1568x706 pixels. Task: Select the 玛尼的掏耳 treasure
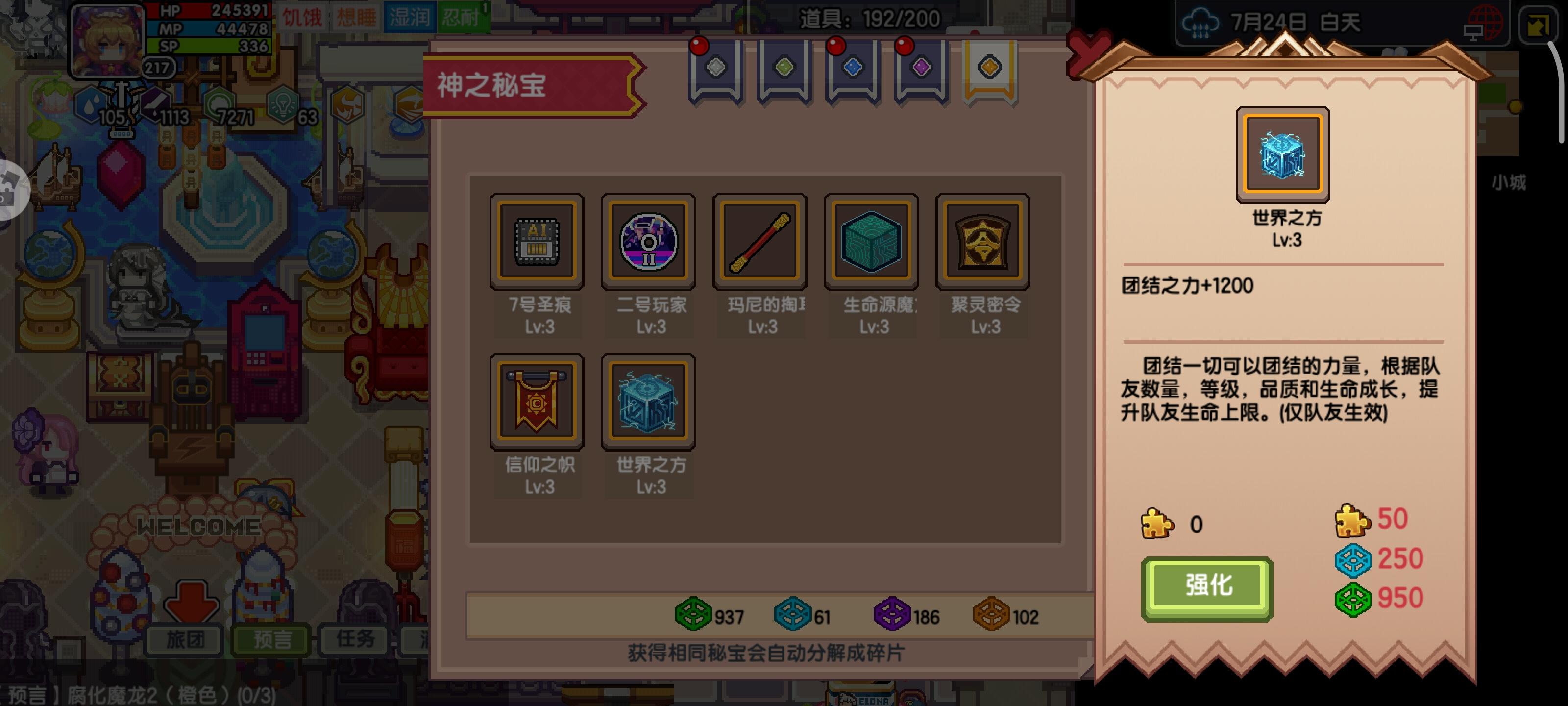tap(759, 241)
